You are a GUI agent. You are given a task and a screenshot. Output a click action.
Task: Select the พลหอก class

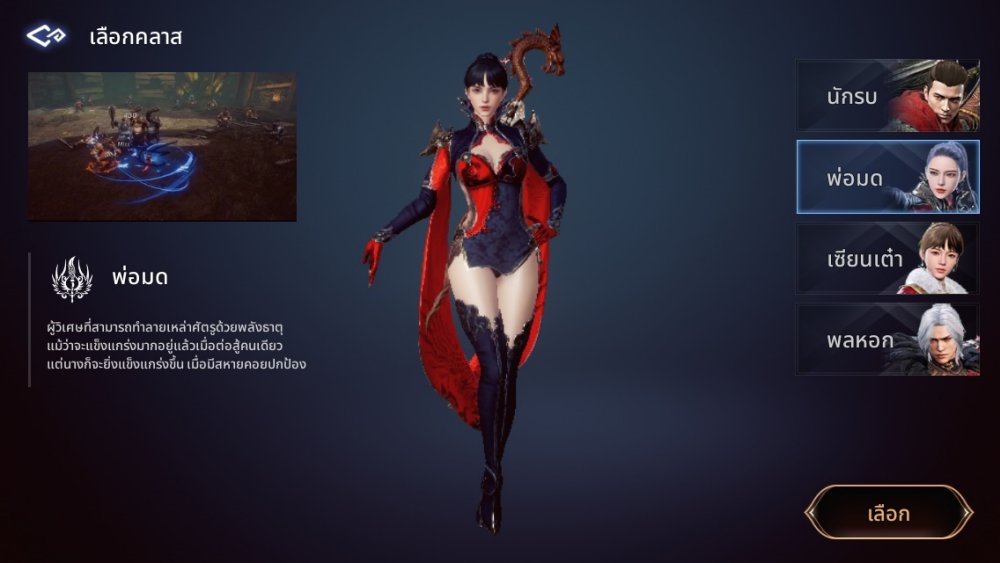[887, 340]
